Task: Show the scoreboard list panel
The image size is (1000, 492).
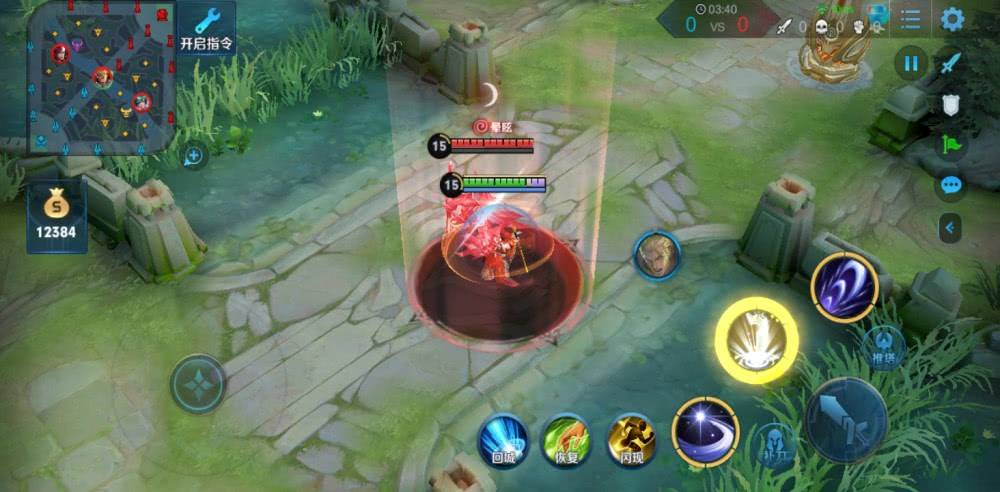Action: pos(910,19)
